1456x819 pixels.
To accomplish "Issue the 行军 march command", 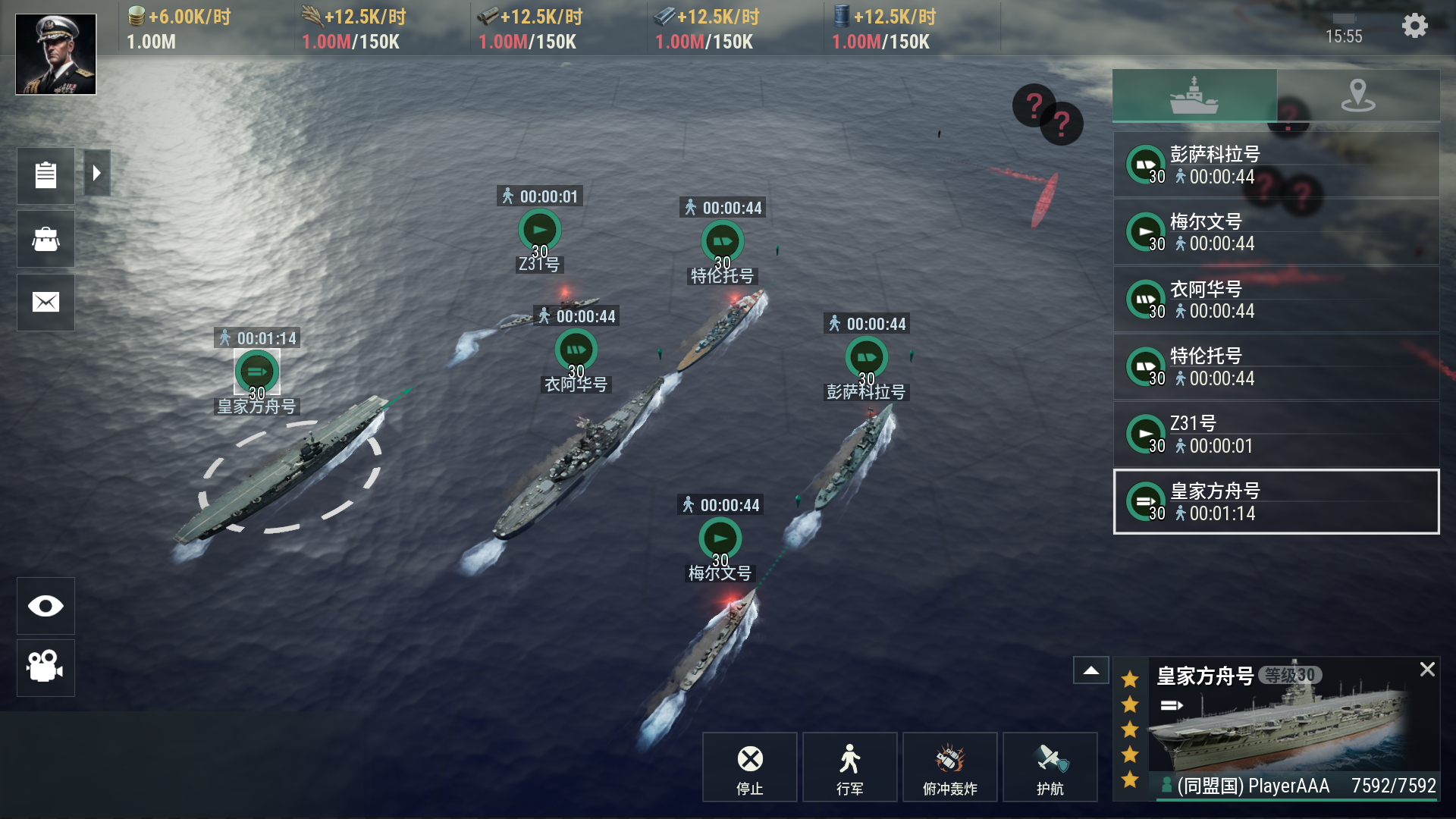I will (849, 767).
